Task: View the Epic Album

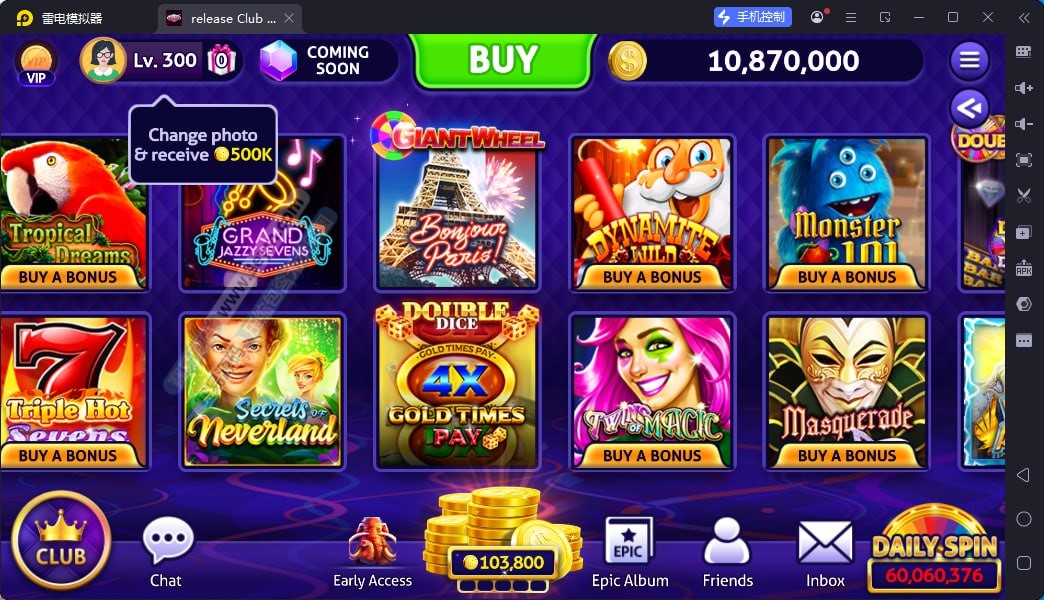Action: [630, 552]
